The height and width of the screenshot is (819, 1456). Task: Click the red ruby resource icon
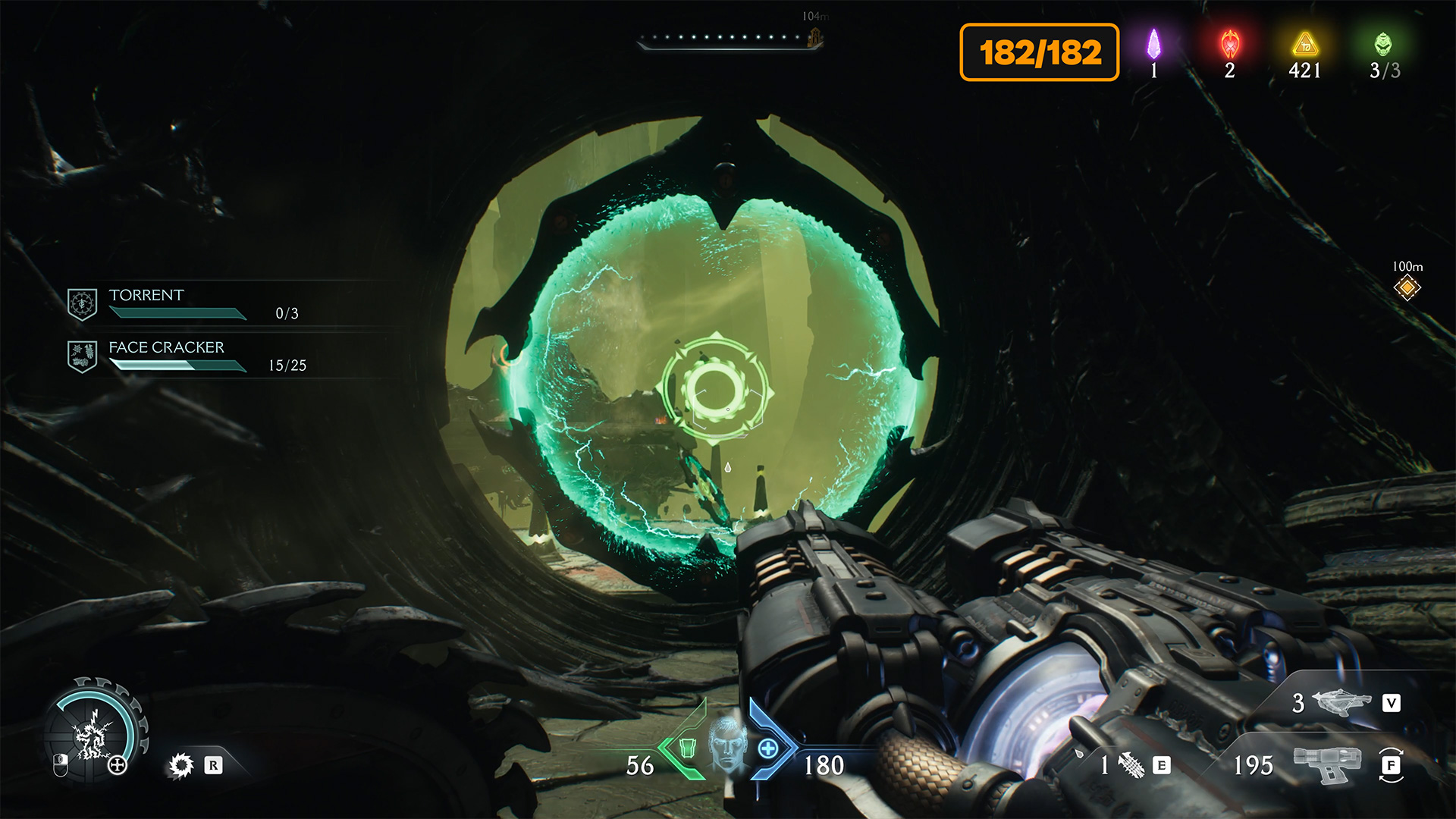[1229, 44]
